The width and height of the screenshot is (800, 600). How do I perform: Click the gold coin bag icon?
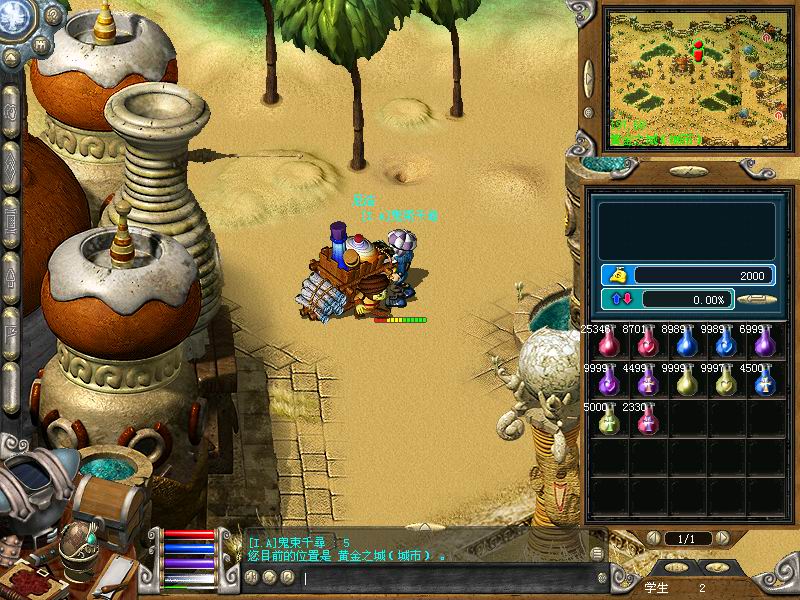point(618,275)
